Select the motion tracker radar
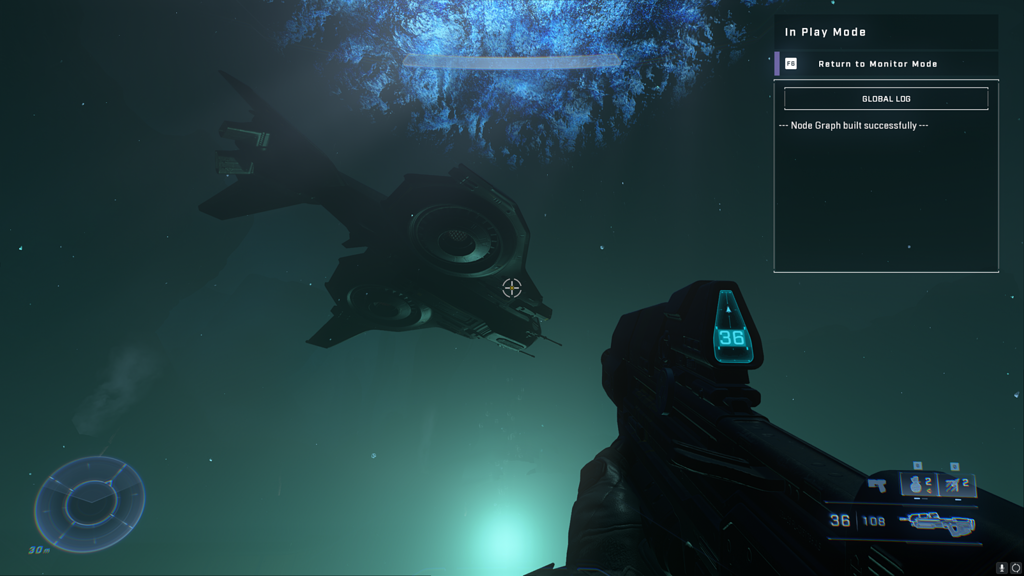Image resolution: width=1024 pixels, height=576 pixels. (90, 503)
